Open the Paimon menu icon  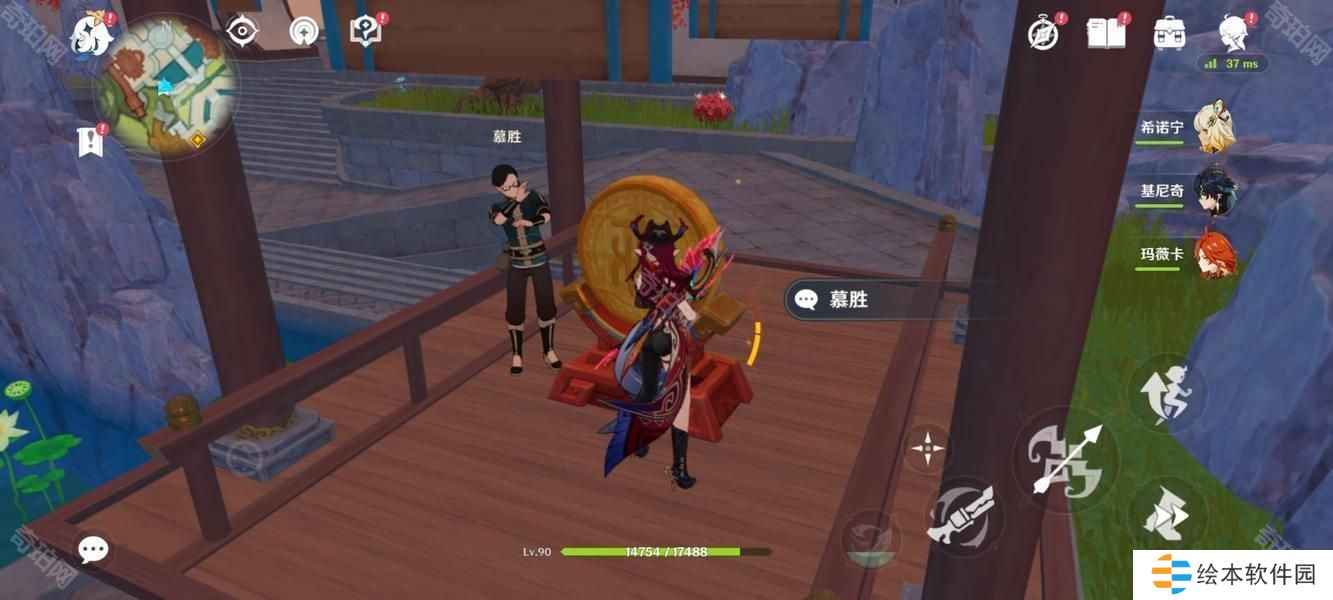88,35
